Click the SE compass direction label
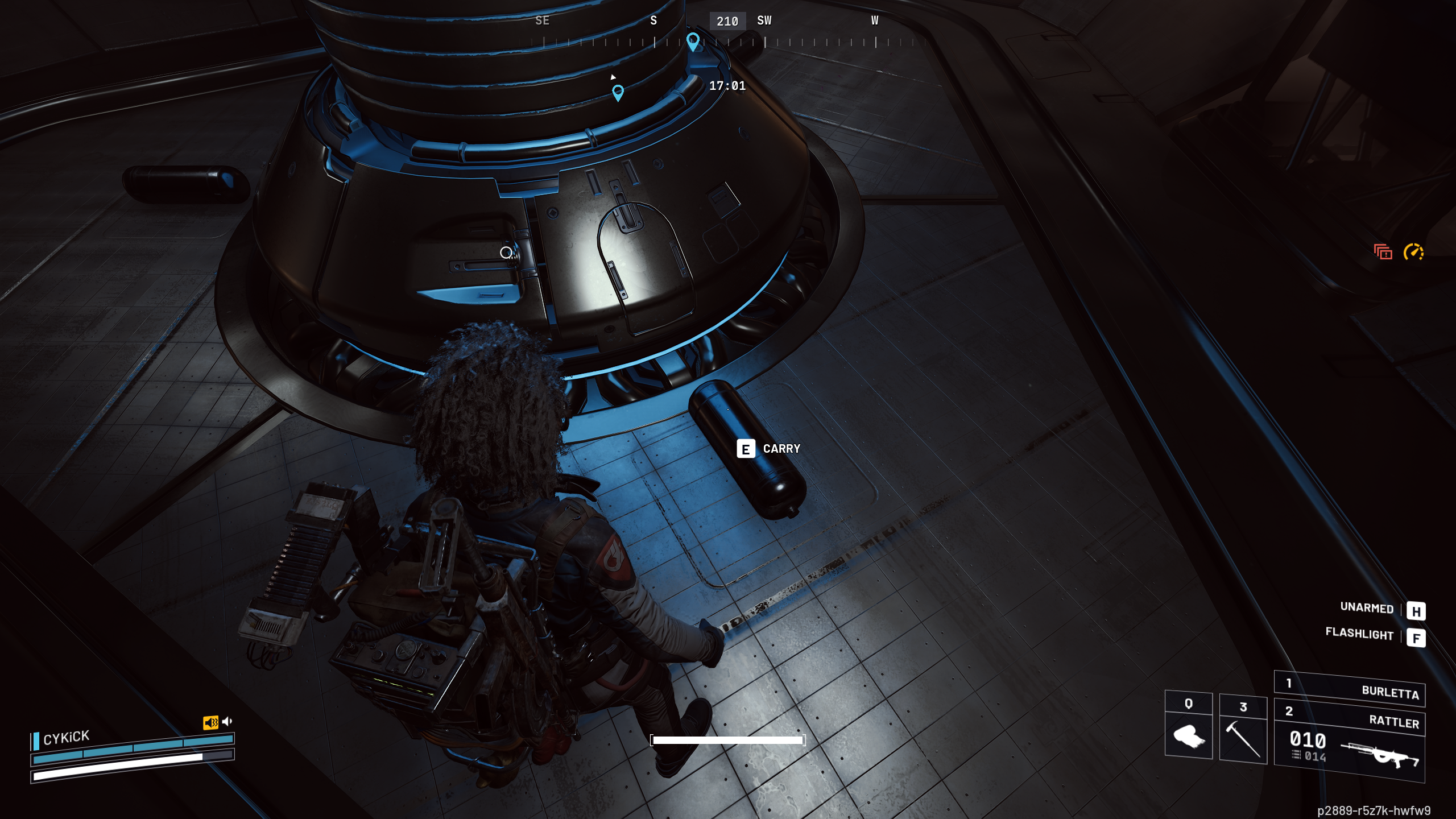1456x819 pixels. pos(543,21)
